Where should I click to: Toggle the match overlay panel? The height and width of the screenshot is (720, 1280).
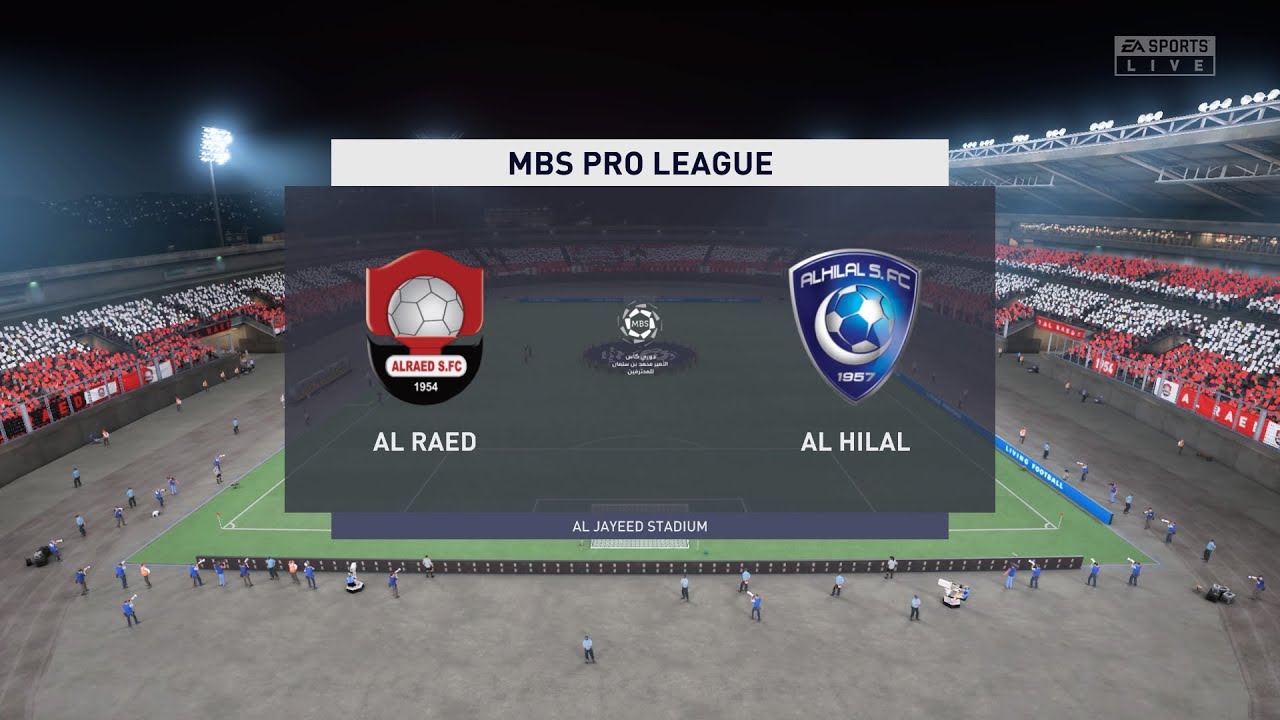pyautogui.click(x=640, y=350)
